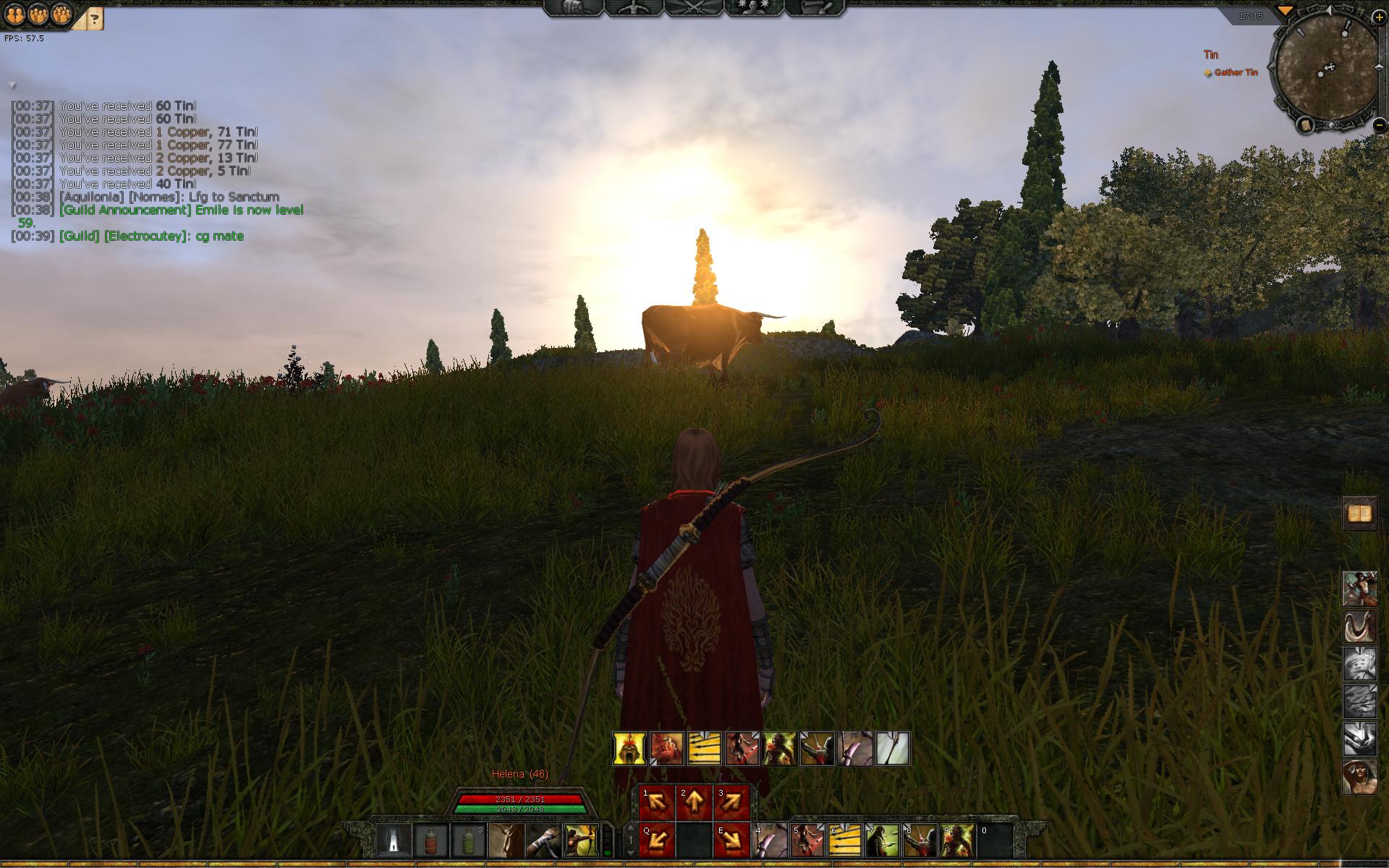Click the lower-right attack arrow (E)

click(x=731, y=841)
